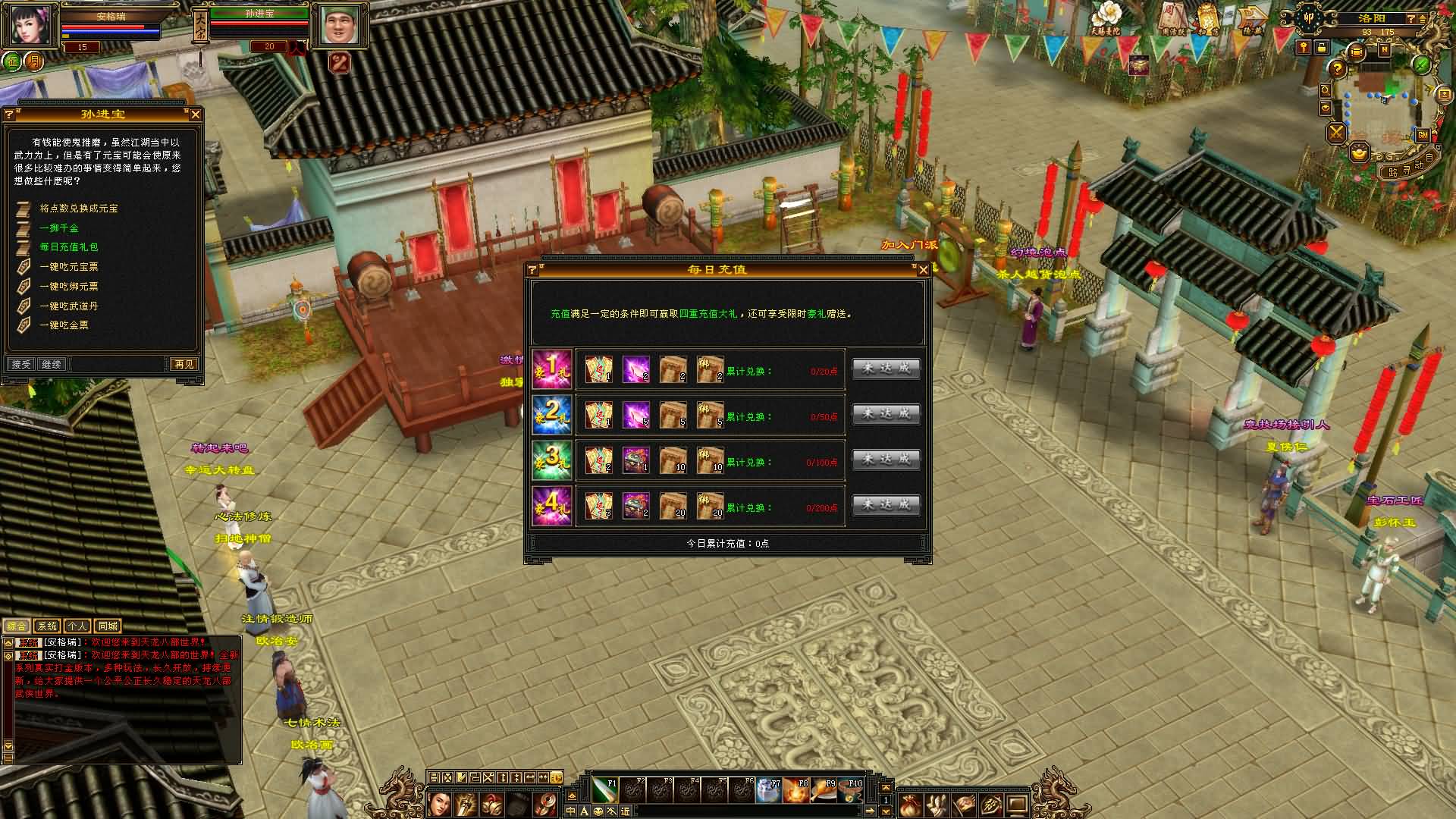This screenshot has height=819, width=1456.
Task: Click the 未达成 button for gift tier 1
Action: 886,369
